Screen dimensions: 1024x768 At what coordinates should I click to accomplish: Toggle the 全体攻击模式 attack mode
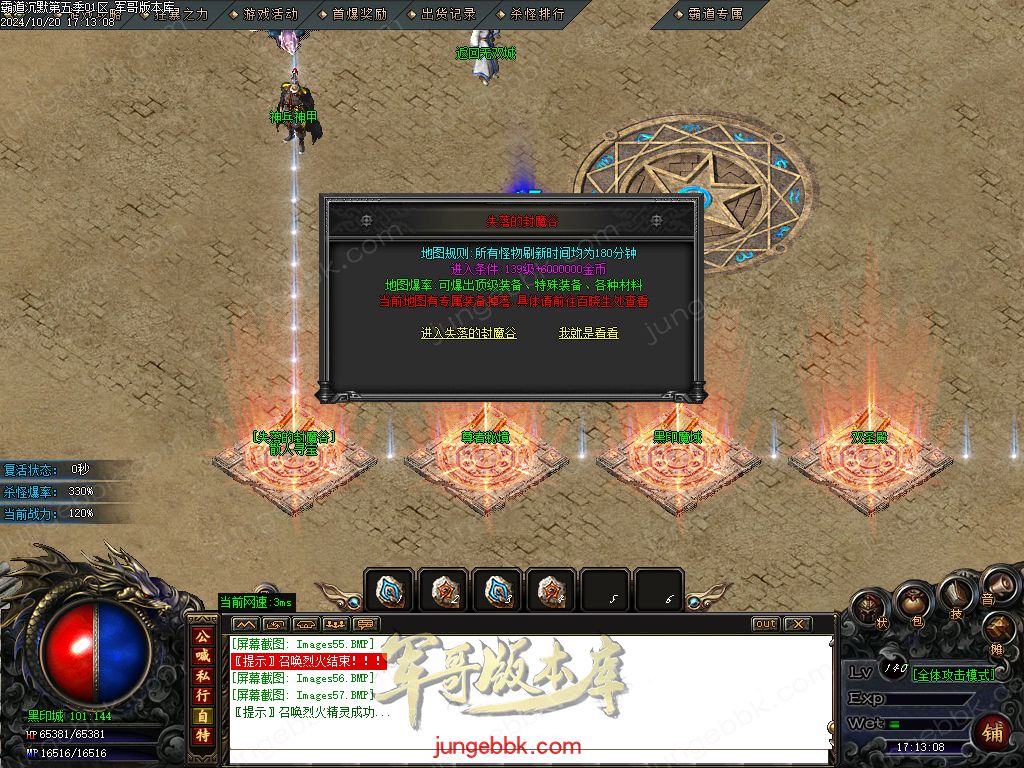coord(954,675)
